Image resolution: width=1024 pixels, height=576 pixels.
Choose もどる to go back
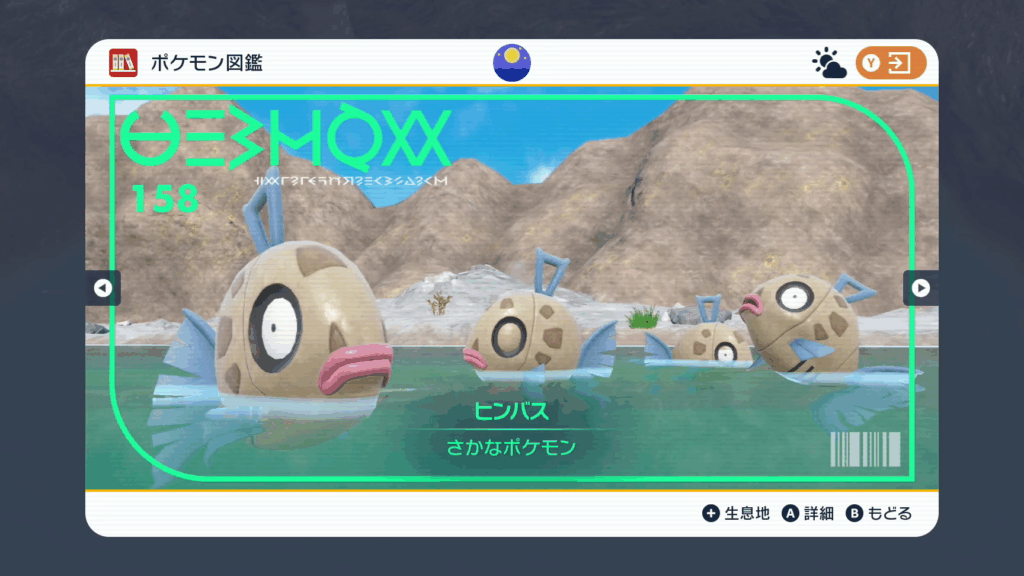click(x=880, y=513)
